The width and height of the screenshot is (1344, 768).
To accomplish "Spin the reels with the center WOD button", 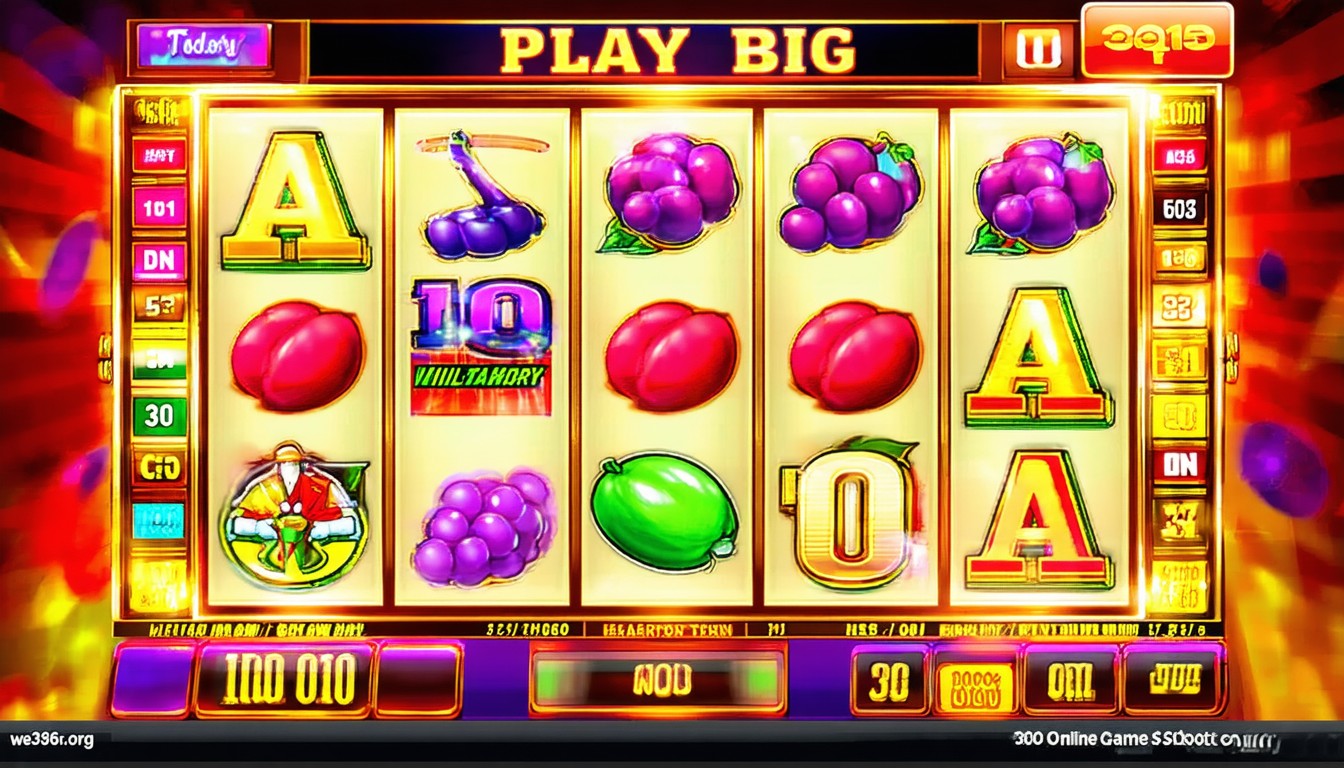I will point(658,682).
